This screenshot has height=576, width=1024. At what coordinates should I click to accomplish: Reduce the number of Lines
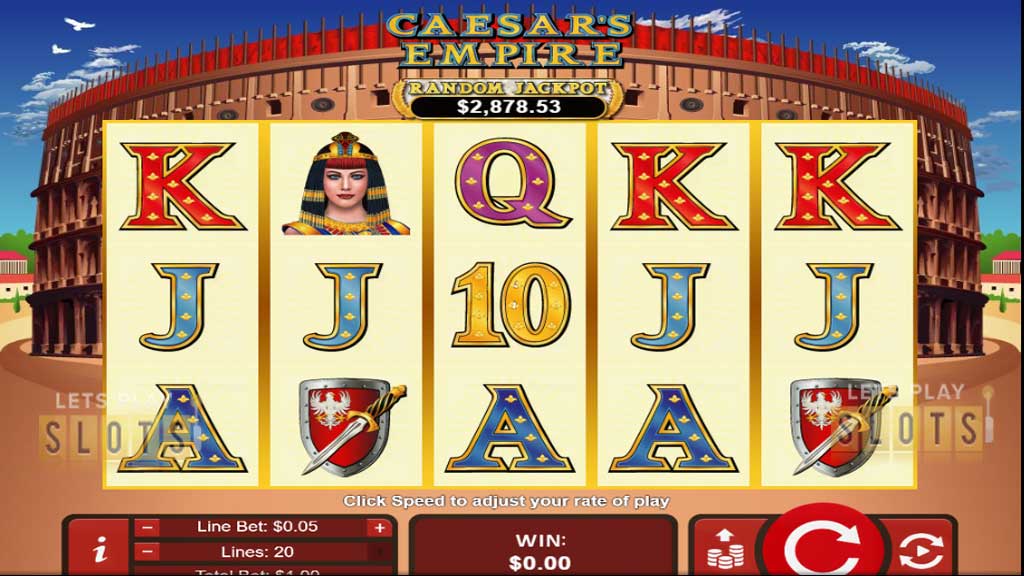tap(147, 551)
